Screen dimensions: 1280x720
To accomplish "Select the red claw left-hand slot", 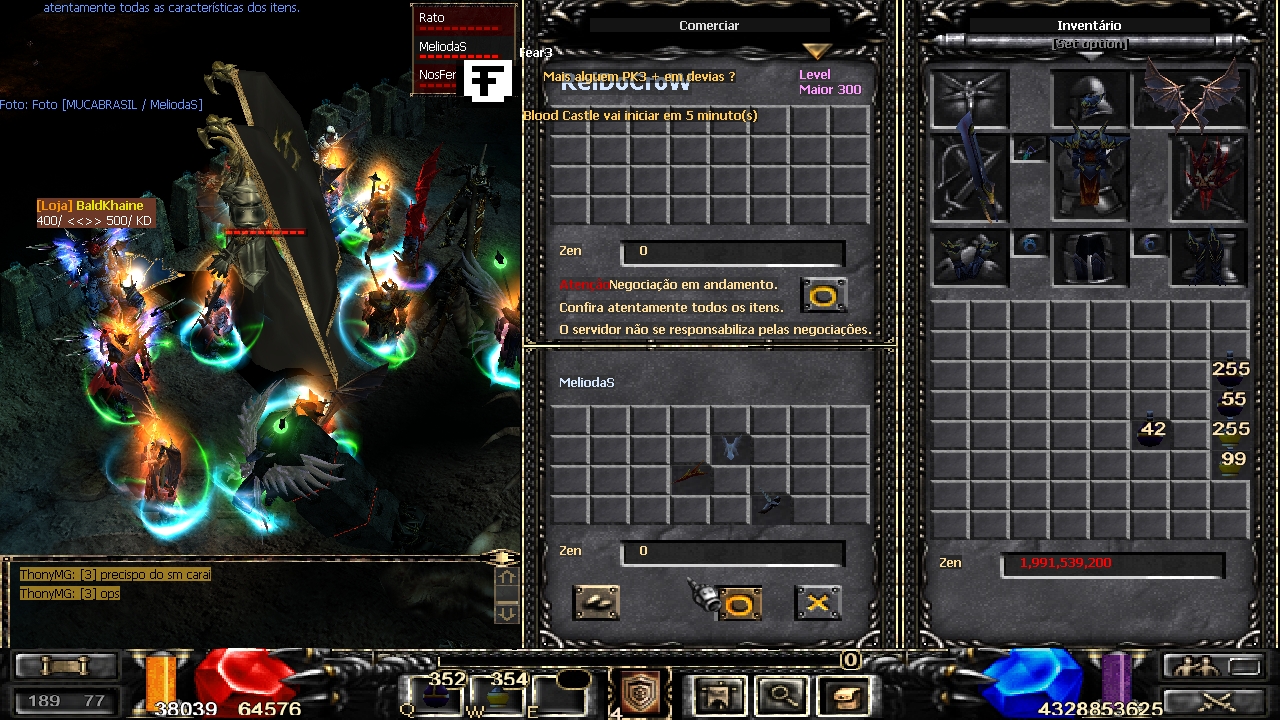I will coord(1210,177).
